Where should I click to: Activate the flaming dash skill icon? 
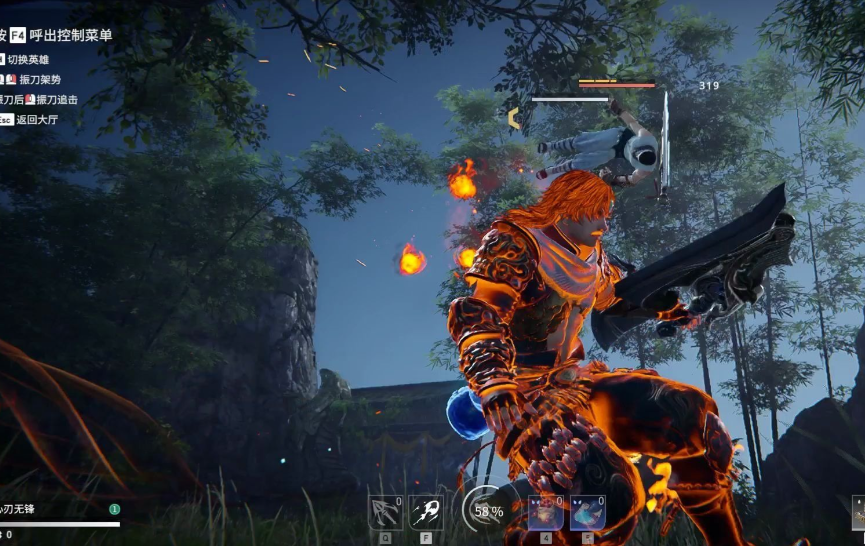(x=426, y=512)
